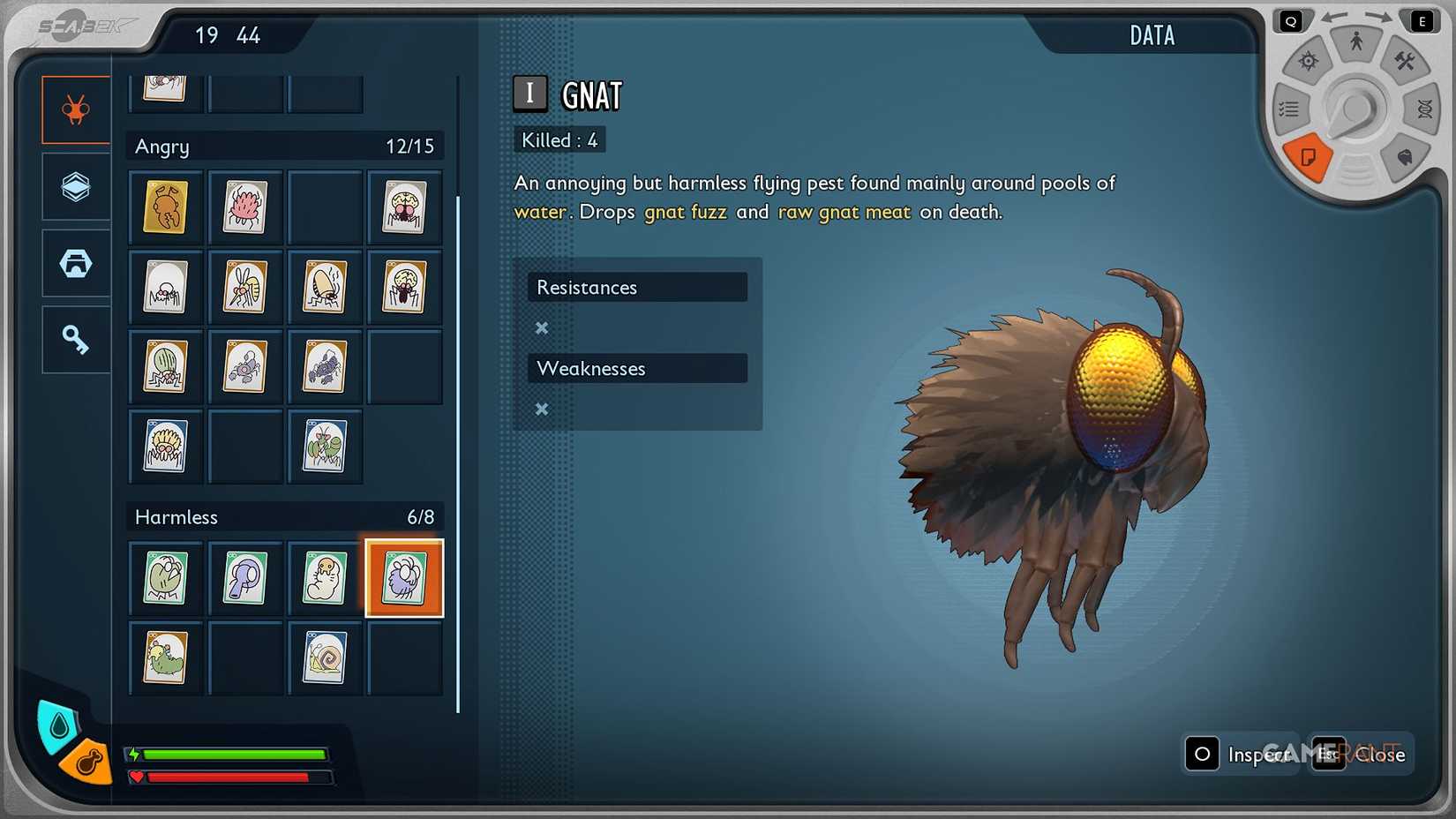The image size is (1456, 819).
Task: Select the DNA icon on the radial wheel
Action: tap(1425, 110)
